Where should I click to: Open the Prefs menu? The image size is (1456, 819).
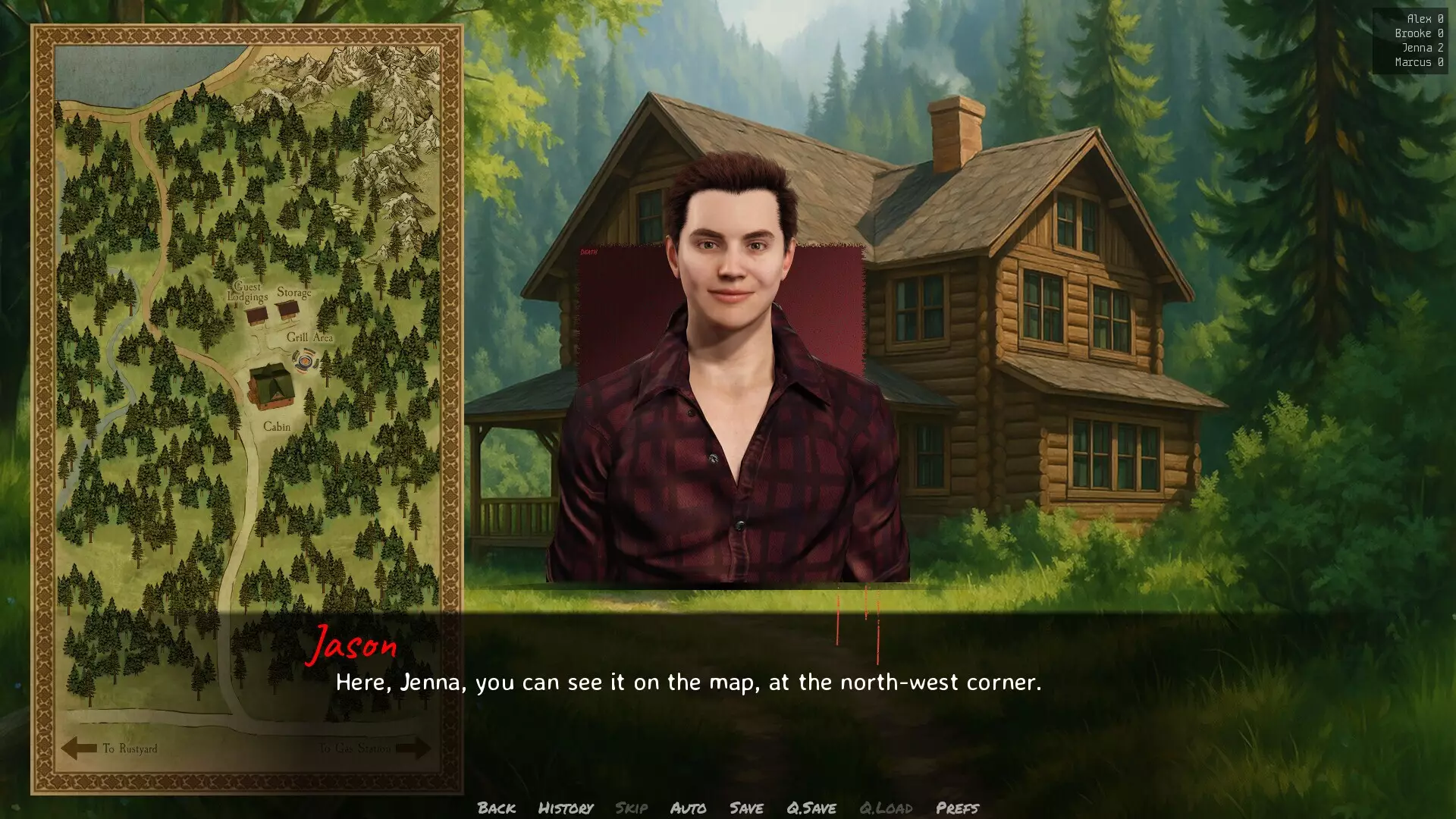pyautogui.click(x=957, y=808)
